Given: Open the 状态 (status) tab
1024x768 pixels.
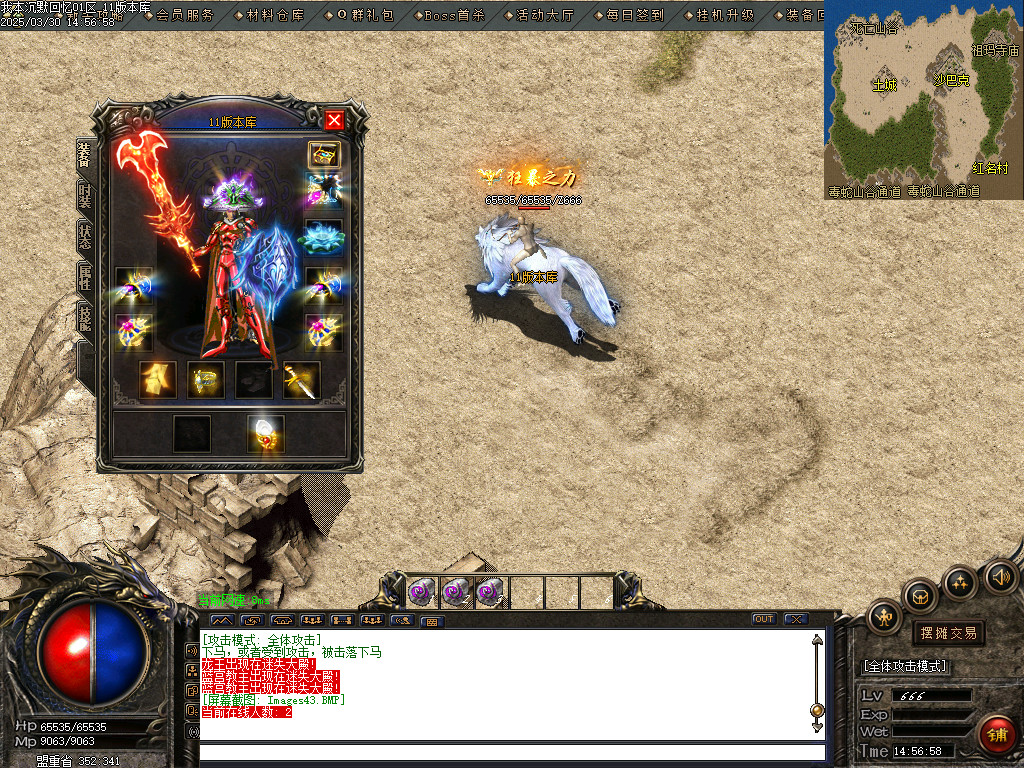Looking at the screenshot, I should [86, 237].
